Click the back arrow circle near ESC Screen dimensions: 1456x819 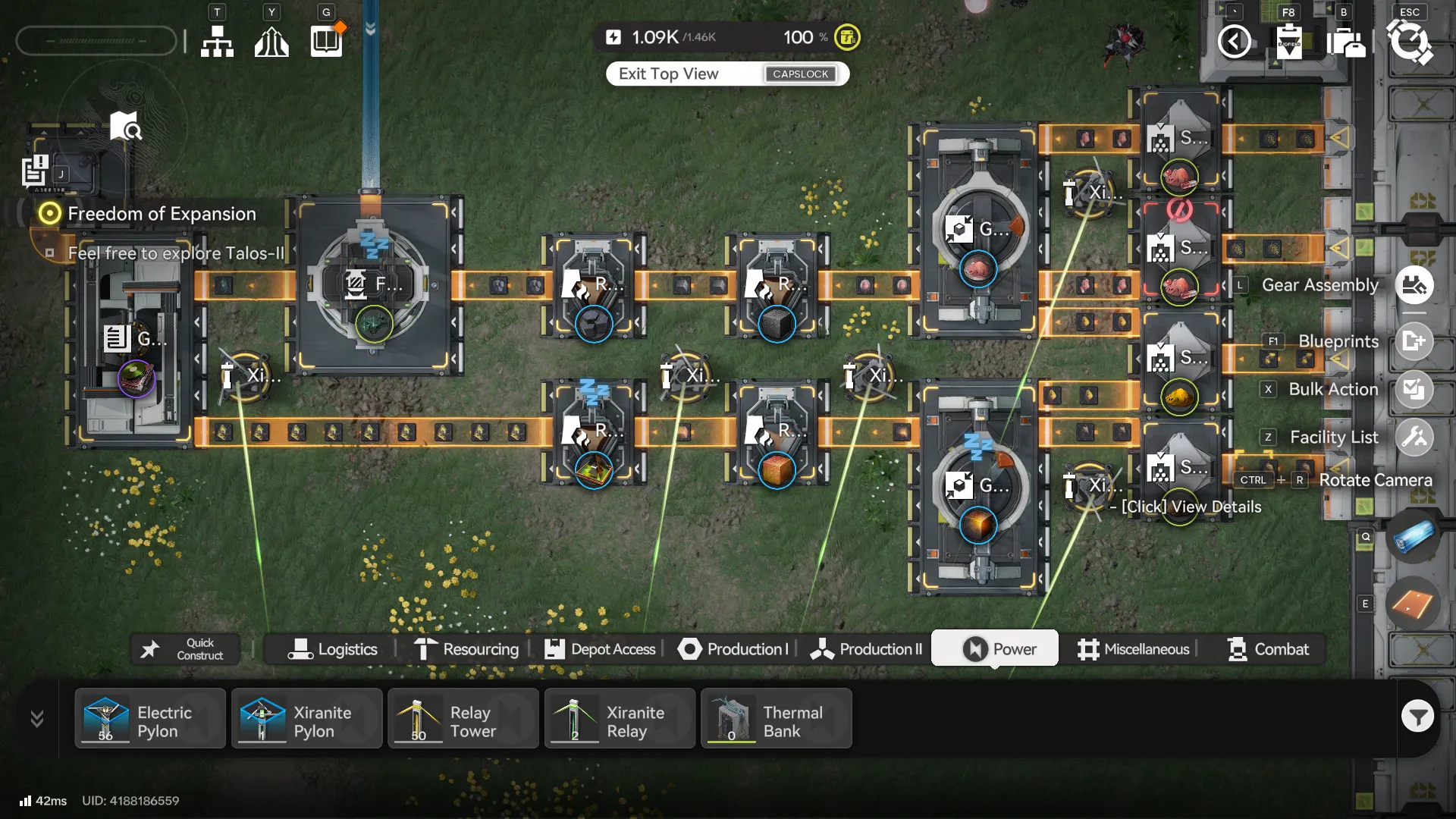(x=1235, y=42)
